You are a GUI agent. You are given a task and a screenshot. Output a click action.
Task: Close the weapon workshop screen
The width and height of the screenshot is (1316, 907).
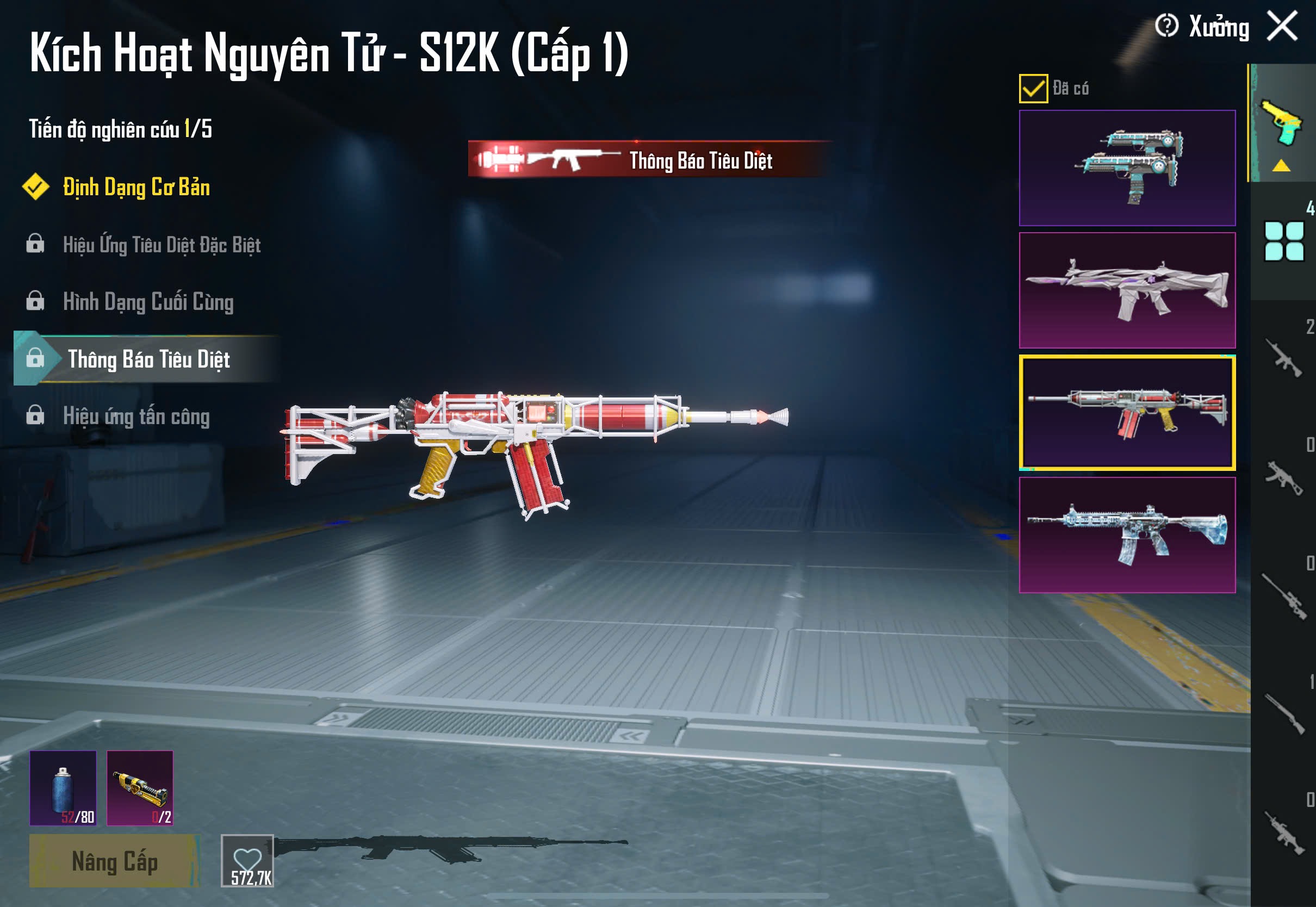pyautogui.click(x=1282, y=26)
